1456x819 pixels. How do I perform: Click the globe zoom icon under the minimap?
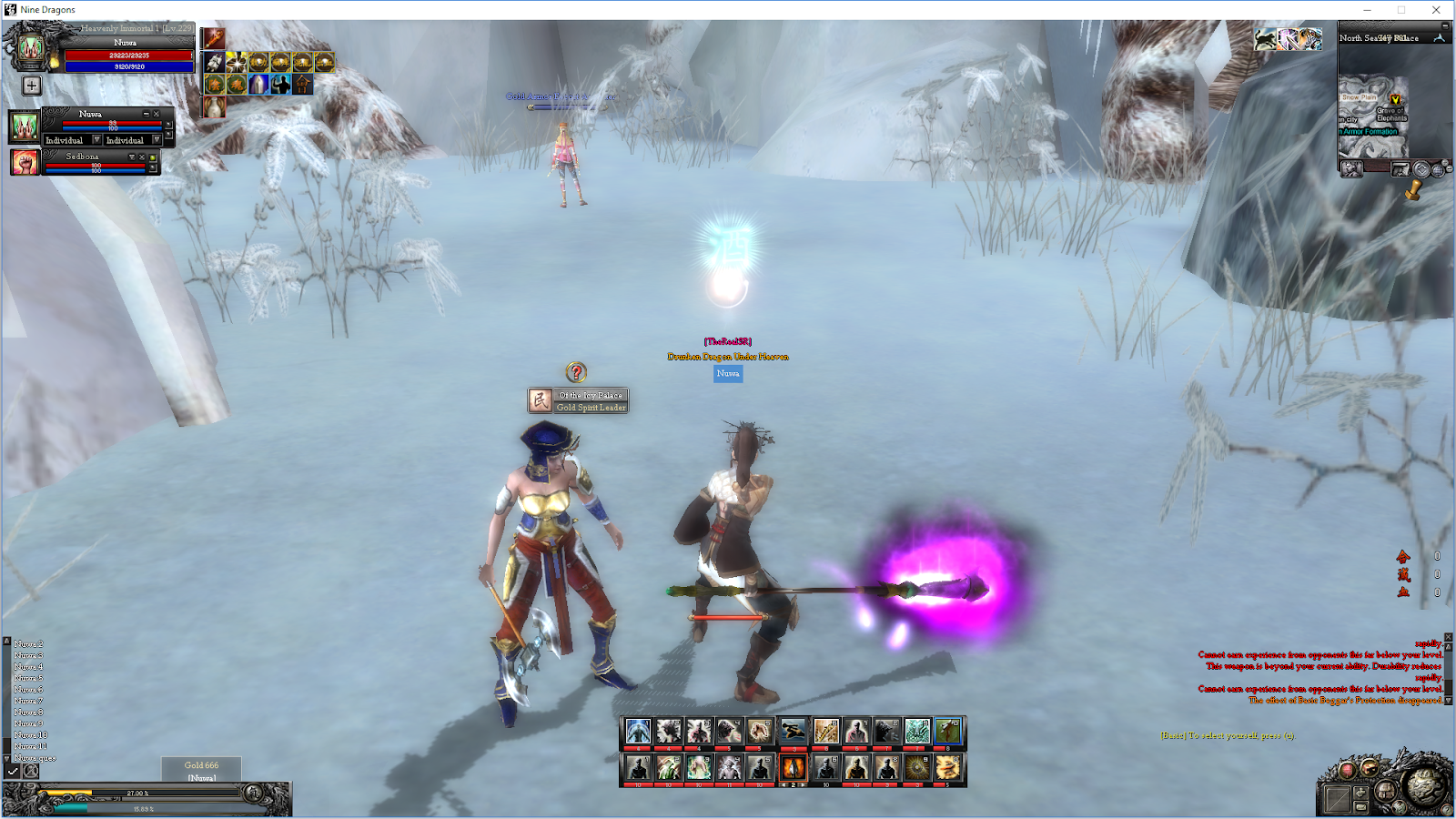click(x=1439, y=170)
